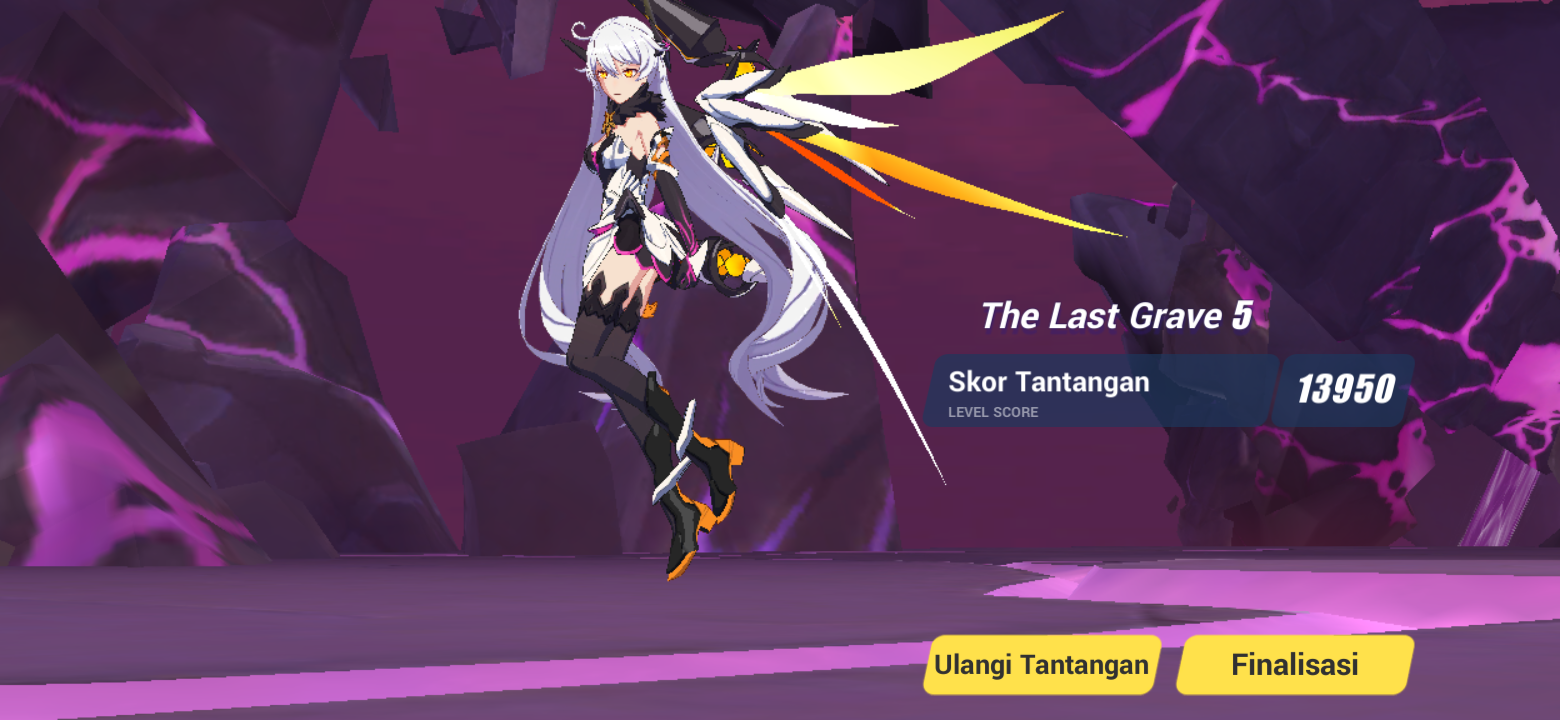Viewport: 1560px width, 720px height.
Task: Tap the character's black boots
Action: (690, 500)
